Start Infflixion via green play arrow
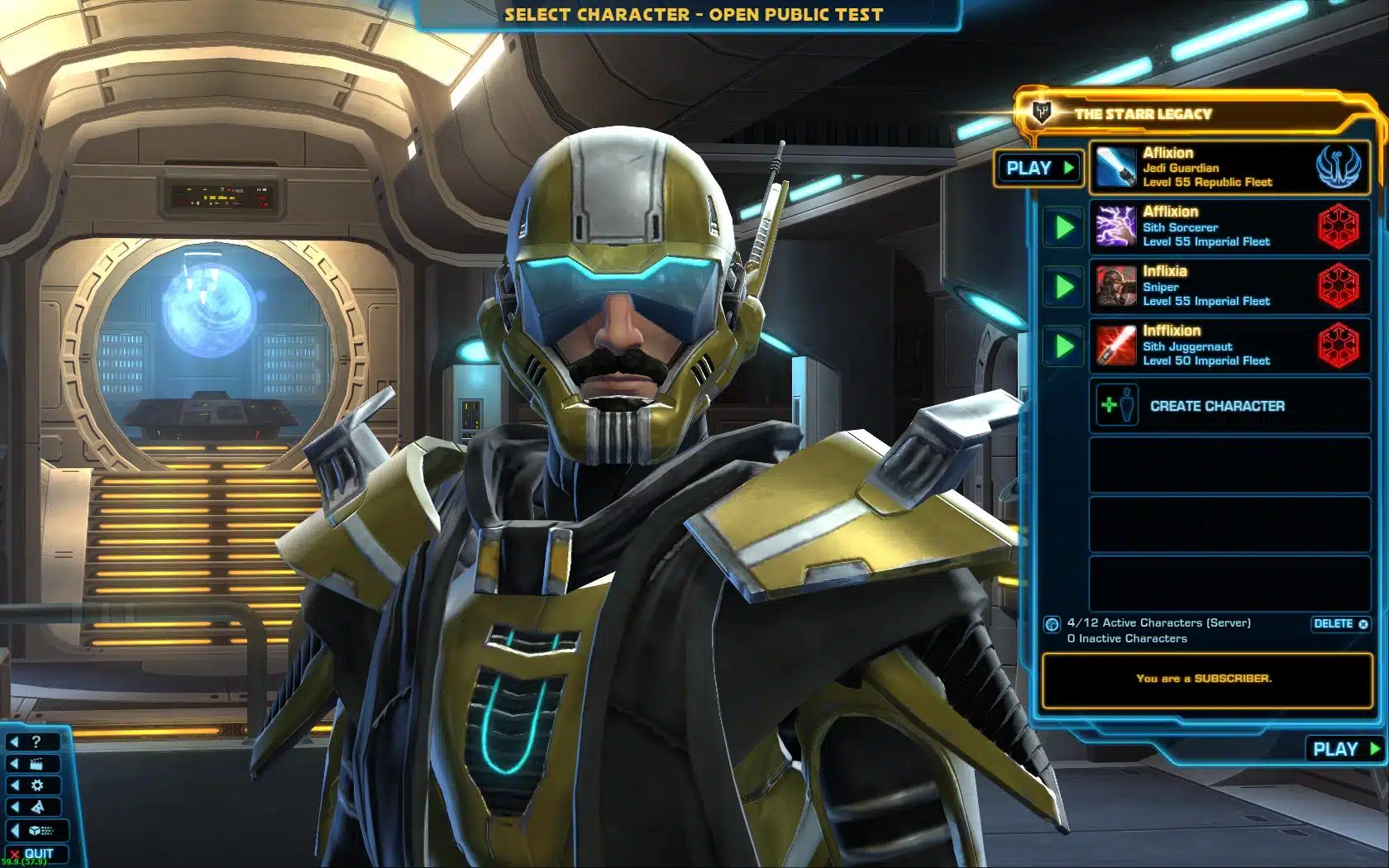Screen dimensions: 1389x868 1064,346
